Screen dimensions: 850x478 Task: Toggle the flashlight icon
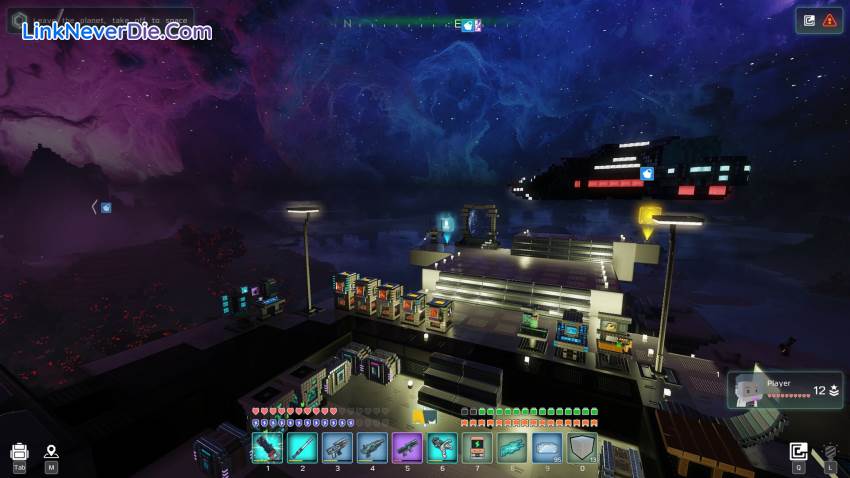tap(830, 452)
